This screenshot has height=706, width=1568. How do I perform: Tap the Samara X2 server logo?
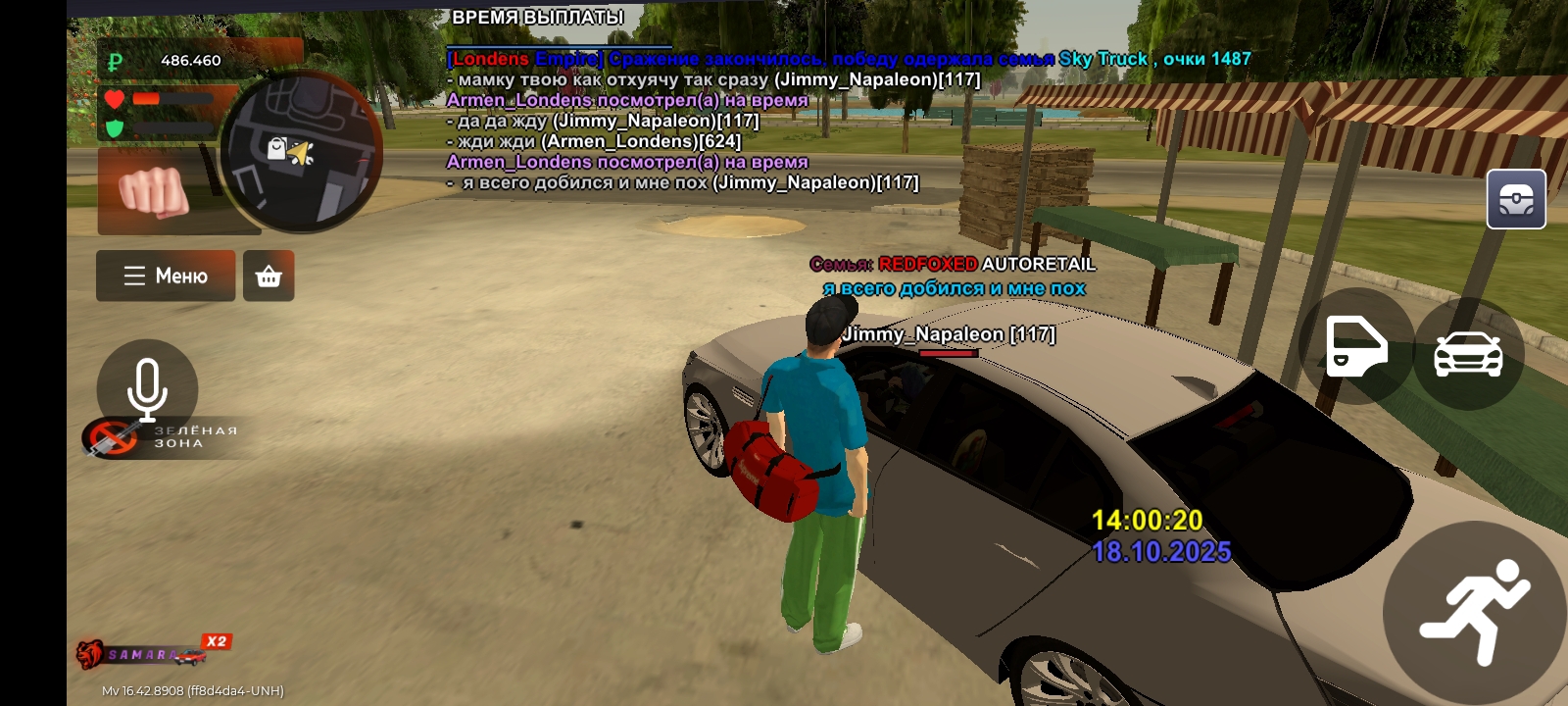(x=154, y=651)
